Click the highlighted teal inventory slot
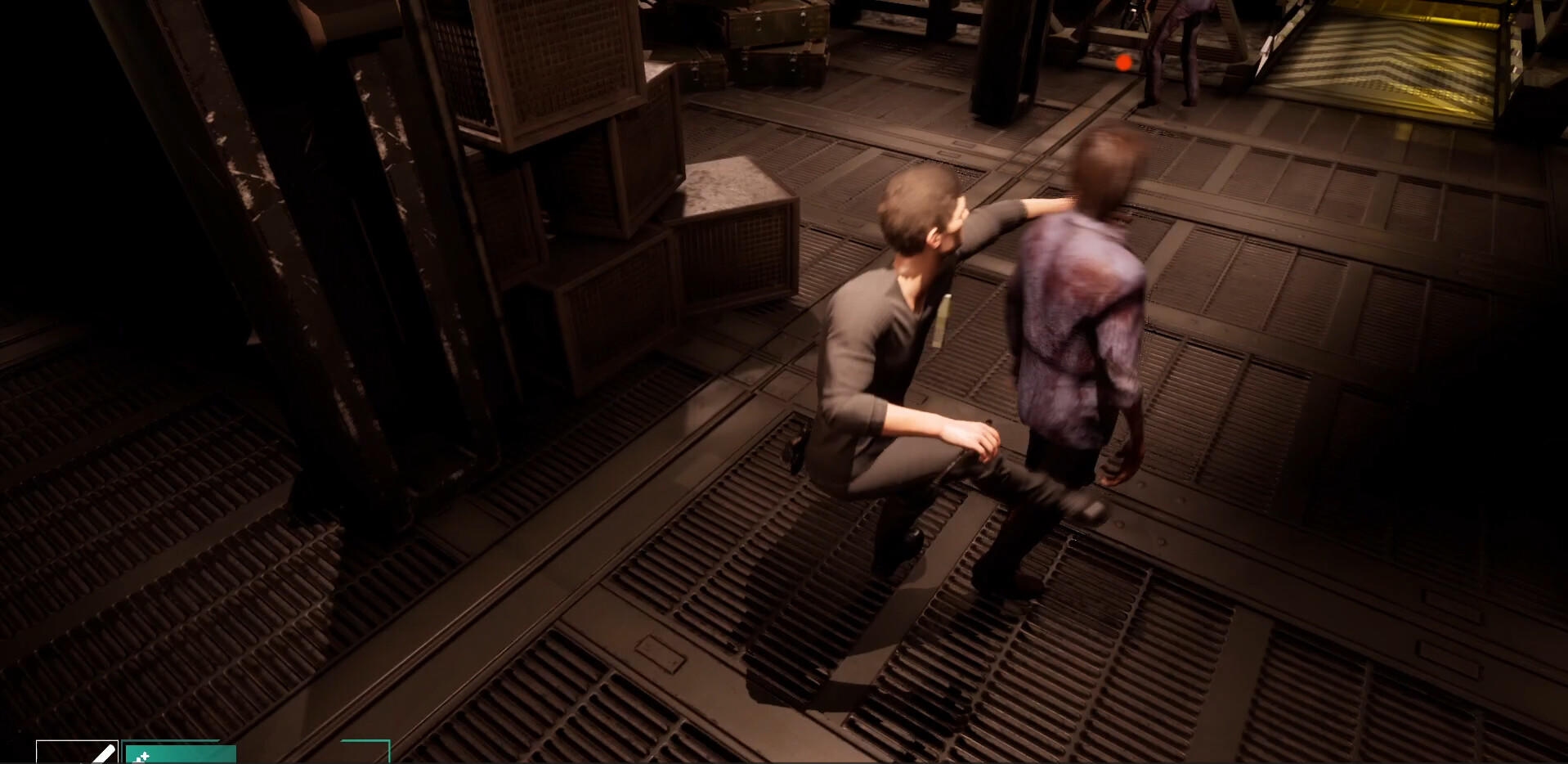This screenshot has height=764, width=1568. [180, 754]
